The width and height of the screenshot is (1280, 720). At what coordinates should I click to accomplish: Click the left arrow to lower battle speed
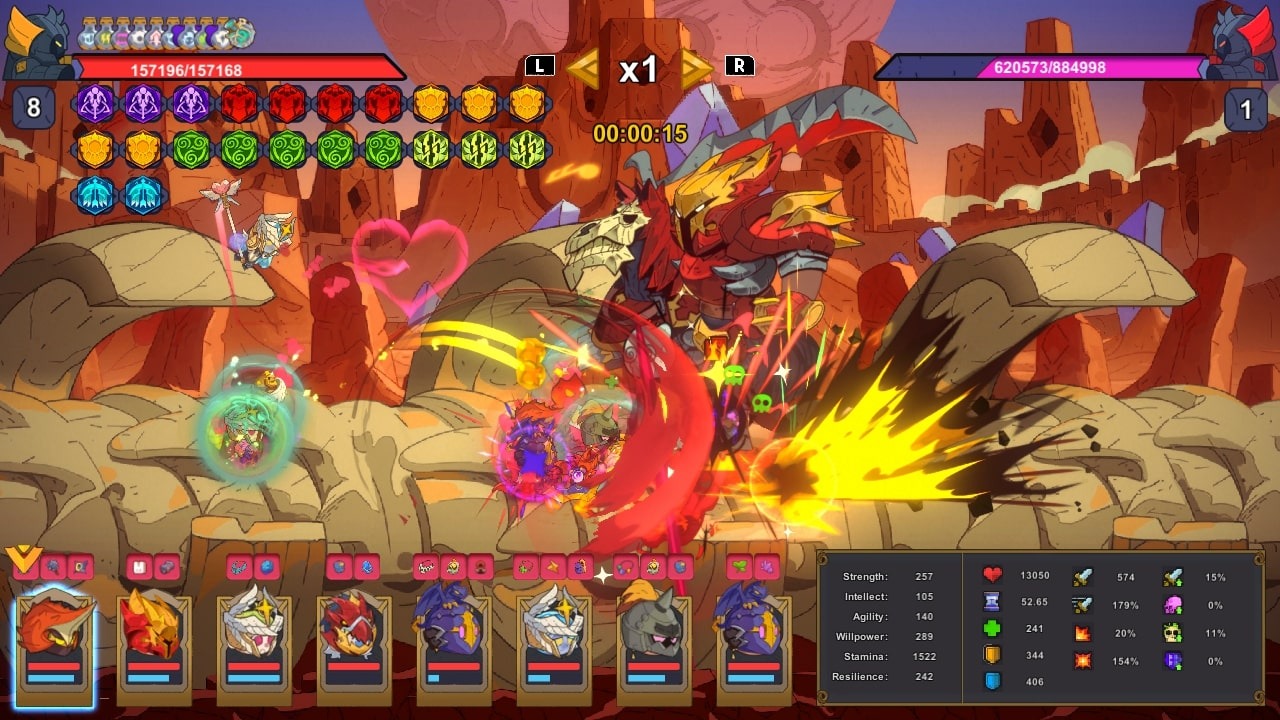(582, 68)
